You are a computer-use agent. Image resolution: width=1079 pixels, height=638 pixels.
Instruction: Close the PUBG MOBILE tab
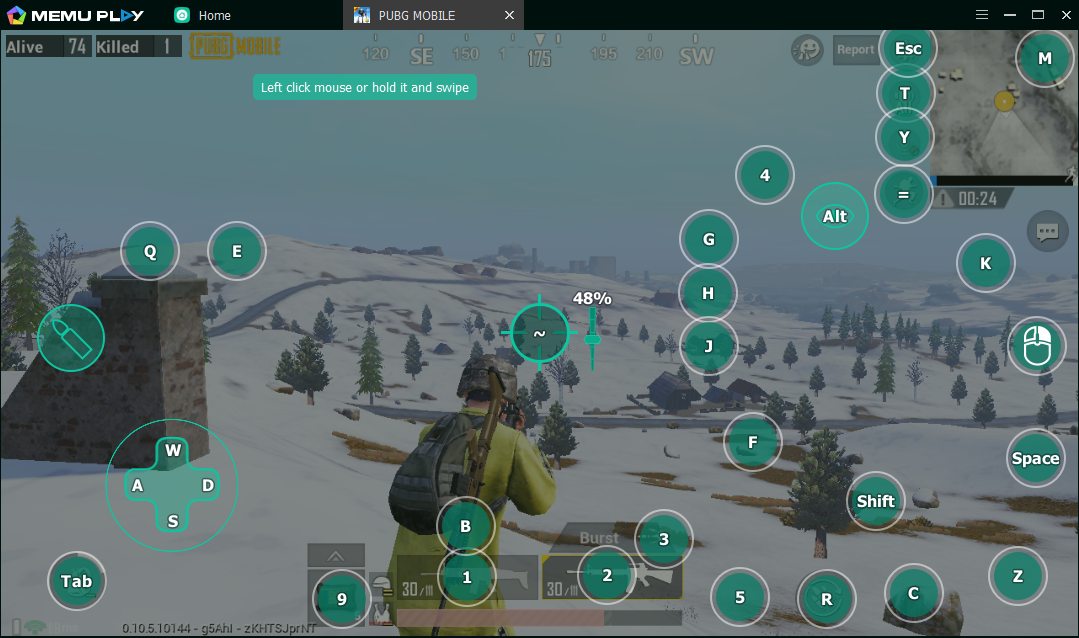pyautogui.click(x=510, y=15)
